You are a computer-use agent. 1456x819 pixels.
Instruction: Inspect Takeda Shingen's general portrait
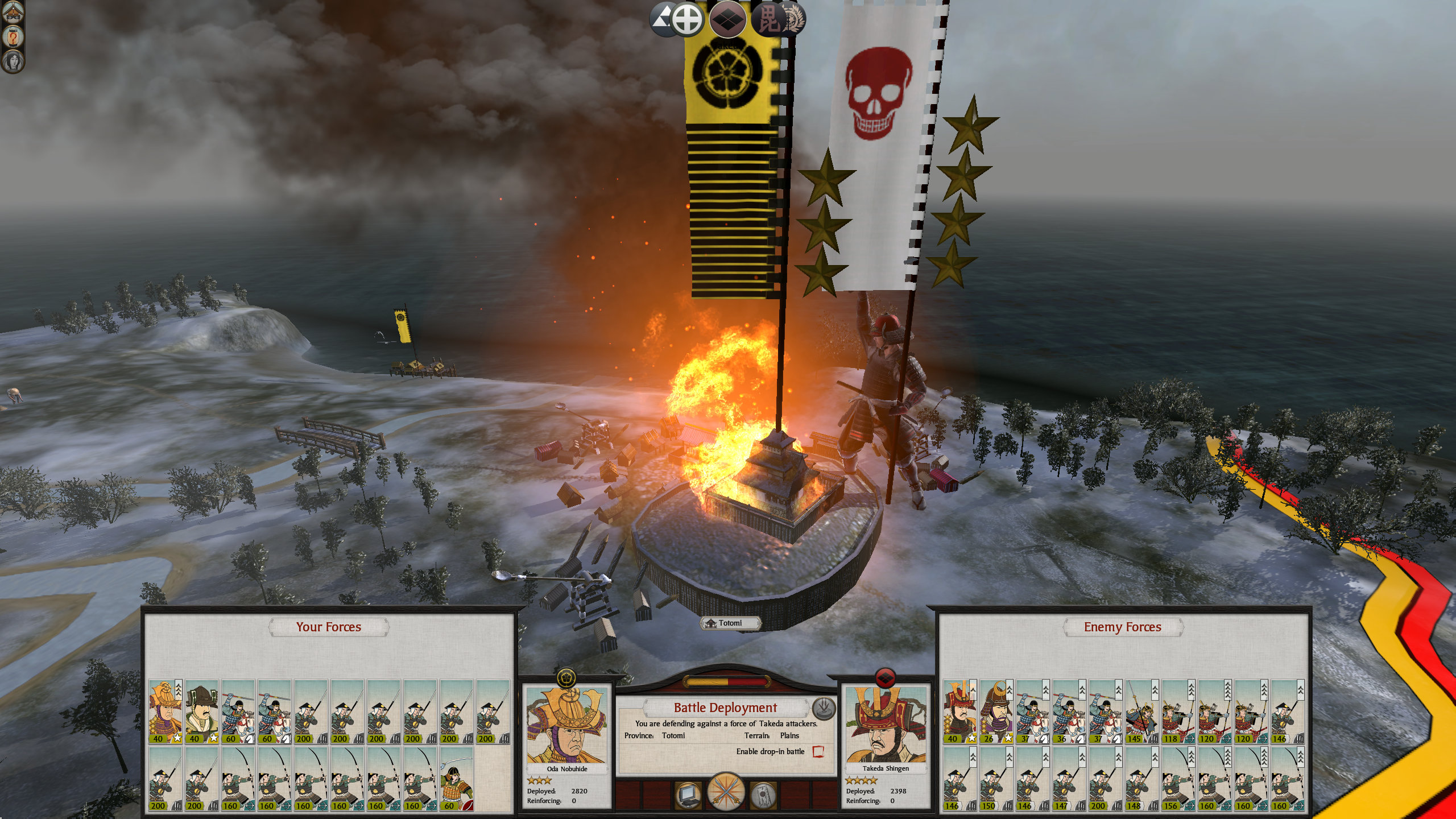point(886,725)
